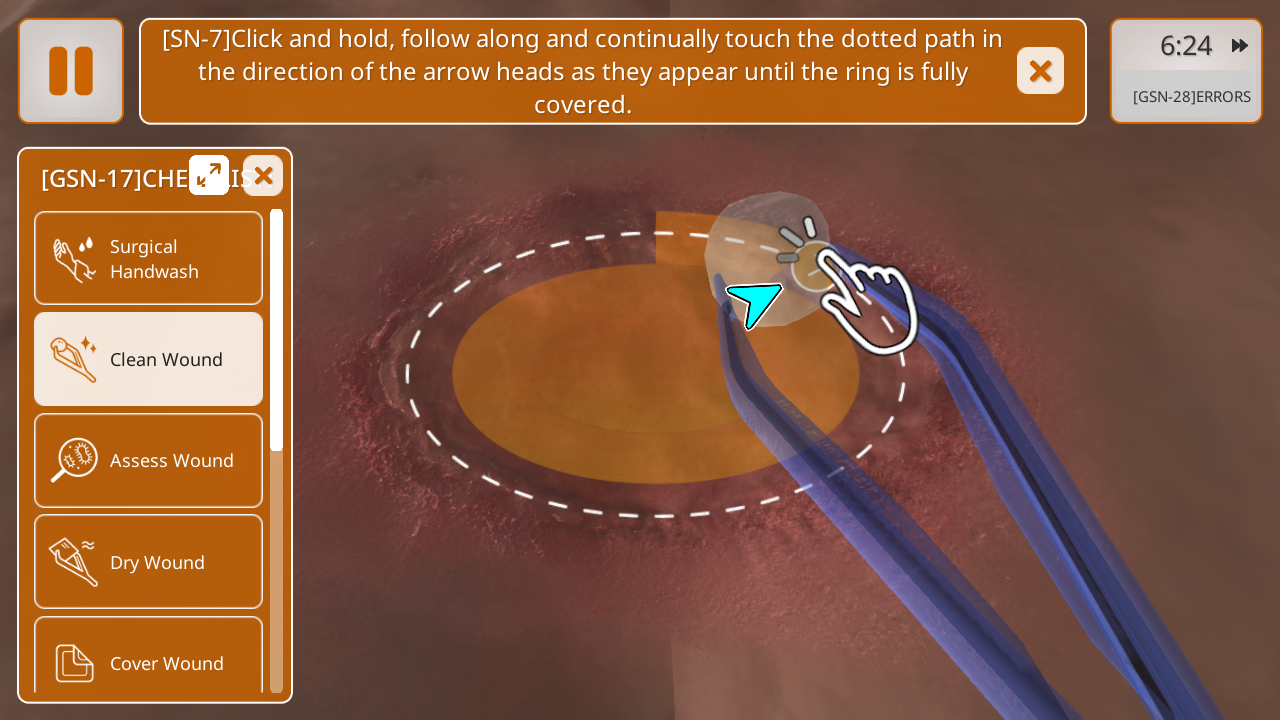Pick the Dry Wound checklist entry
The image size is (1280, 720).
(x=149, y=562)
